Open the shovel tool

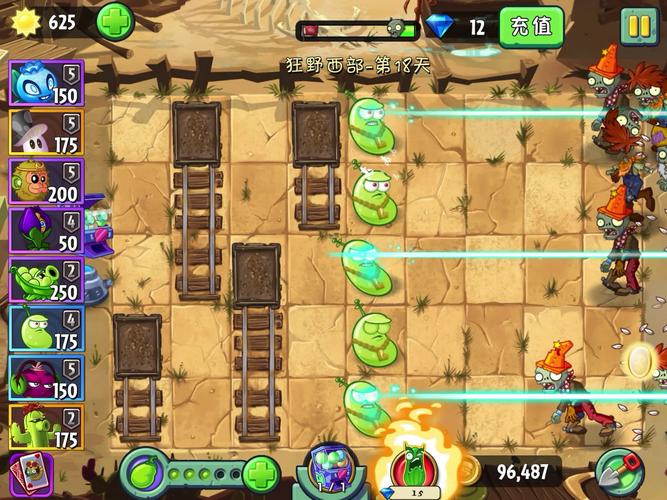pos(620,472)
